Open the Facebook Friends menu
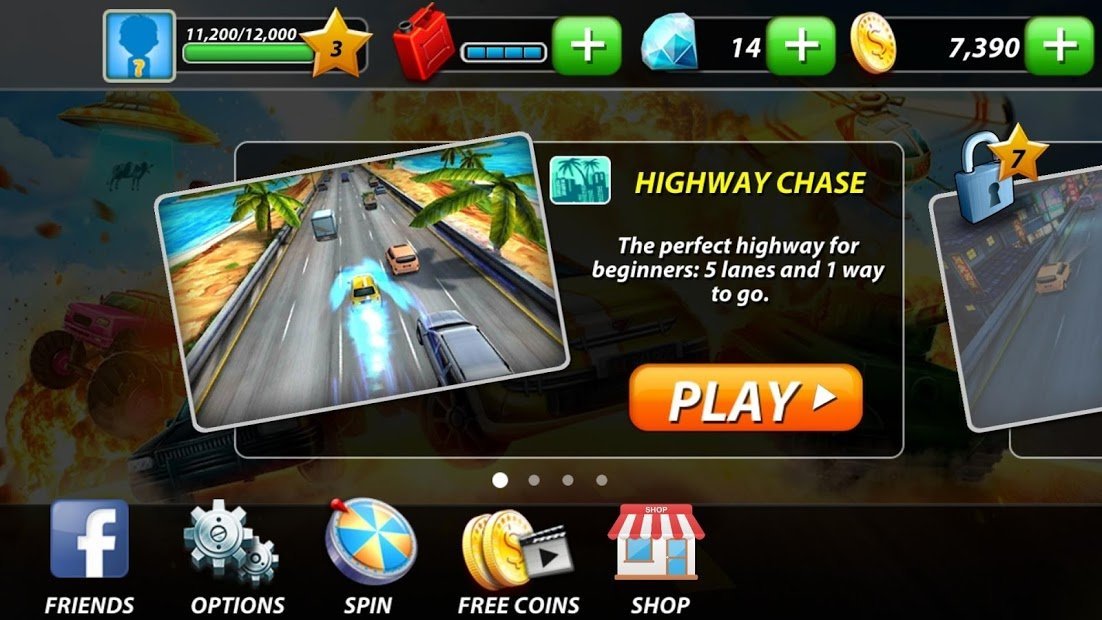1102x620 pixels. coord(90,555)
